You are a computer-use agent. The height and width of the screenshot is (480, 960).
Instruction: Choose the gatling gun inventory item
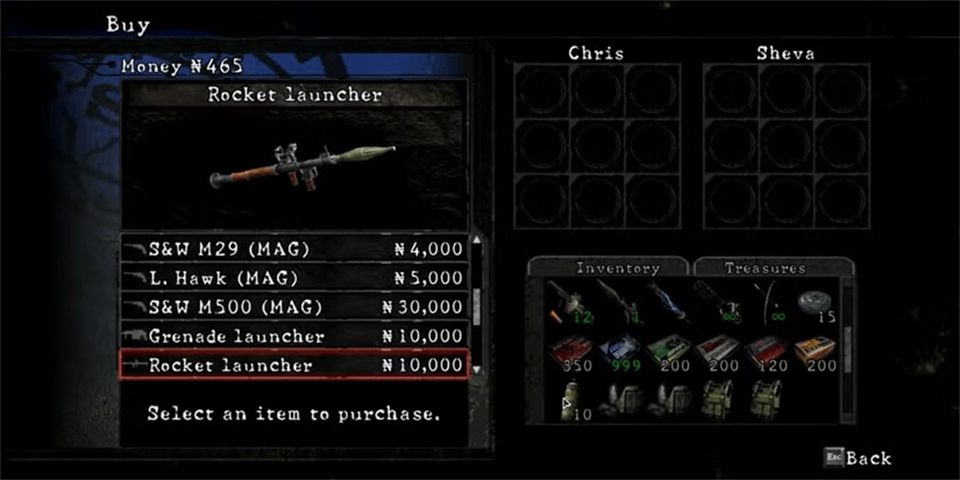(716, 302)
